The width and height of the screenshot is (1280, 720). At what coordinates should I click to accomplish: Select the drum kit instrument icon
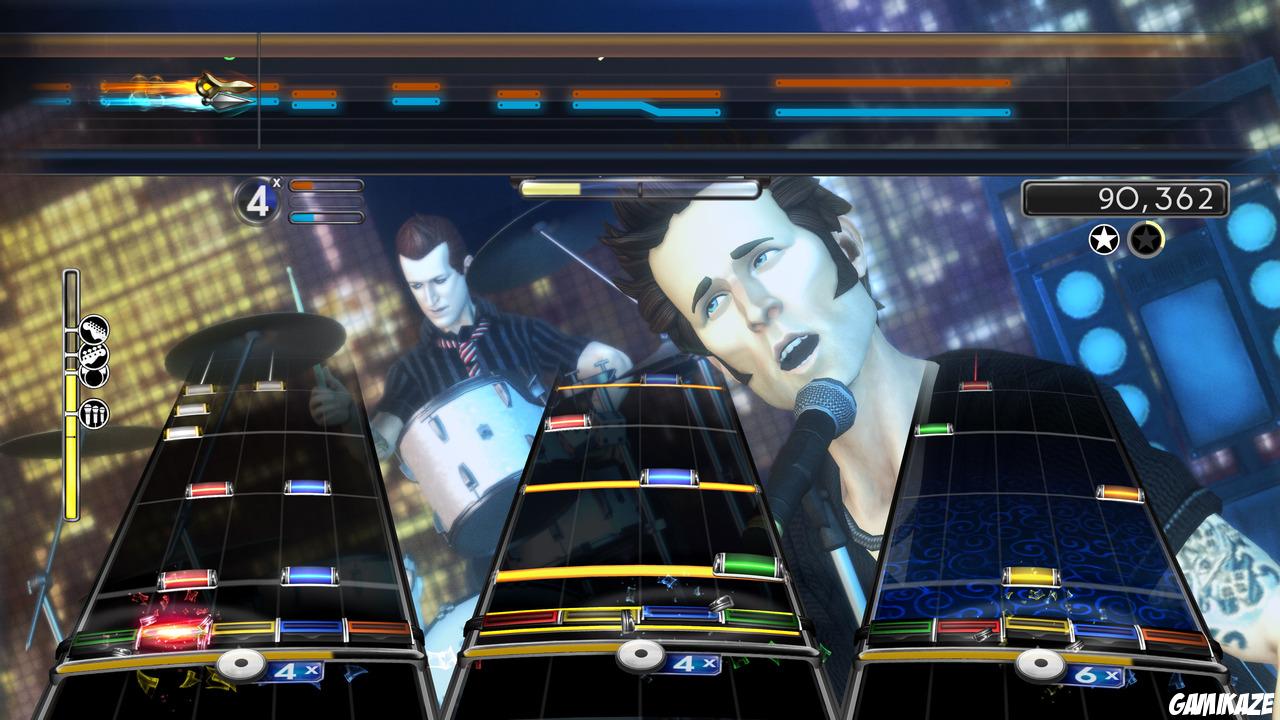tap(95, 377)
